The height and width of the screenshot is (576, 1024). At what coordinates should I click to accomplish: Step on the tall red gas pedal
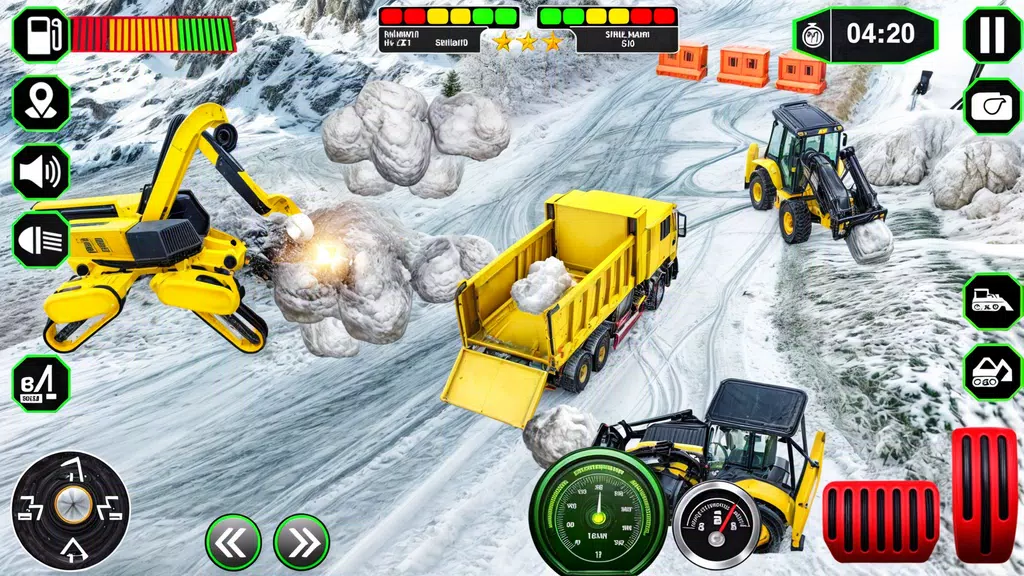click(x=983, y=494)
